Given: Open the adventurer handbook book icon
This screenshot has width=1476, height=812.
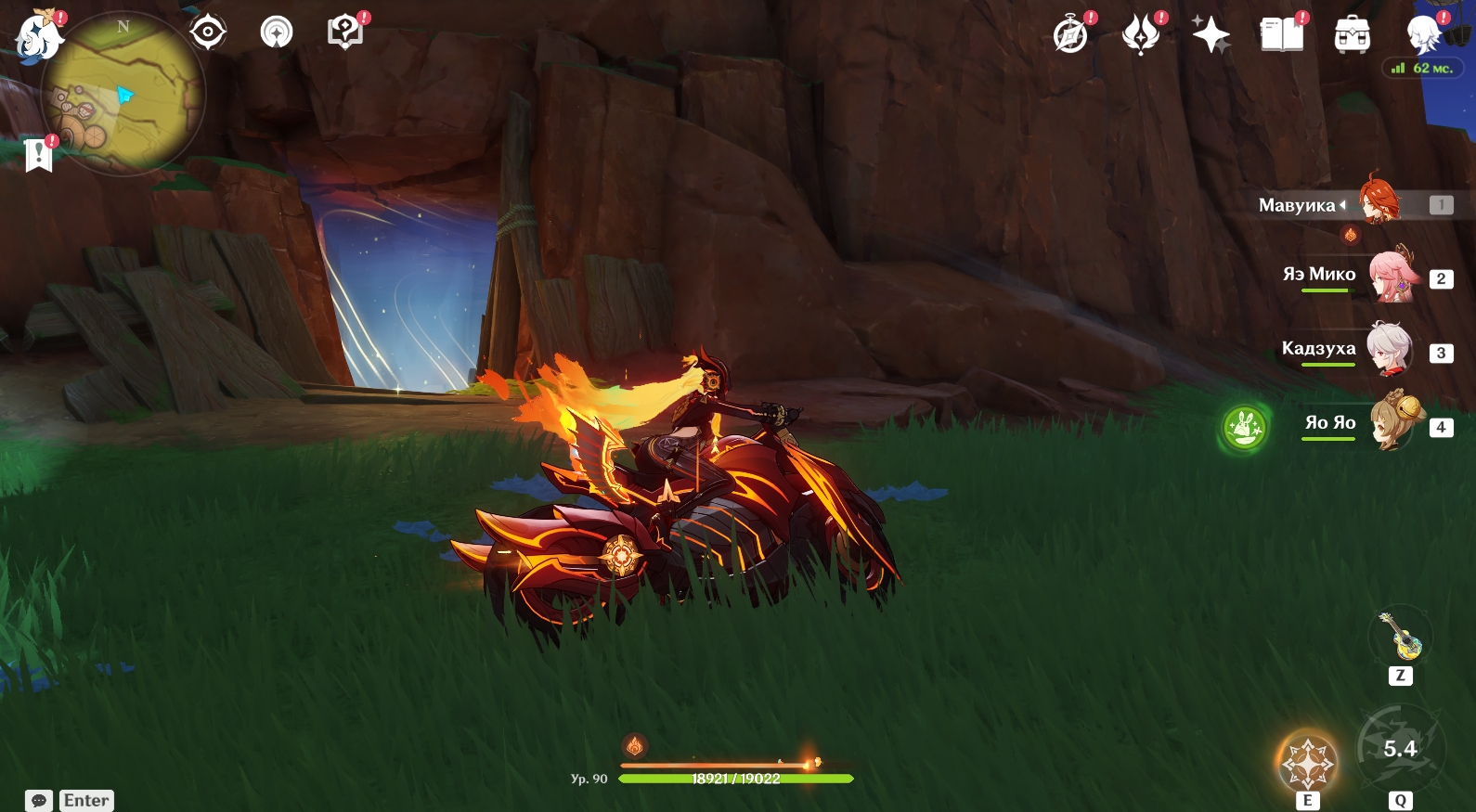Looking at the screenshot, I should click(1281, 35).
